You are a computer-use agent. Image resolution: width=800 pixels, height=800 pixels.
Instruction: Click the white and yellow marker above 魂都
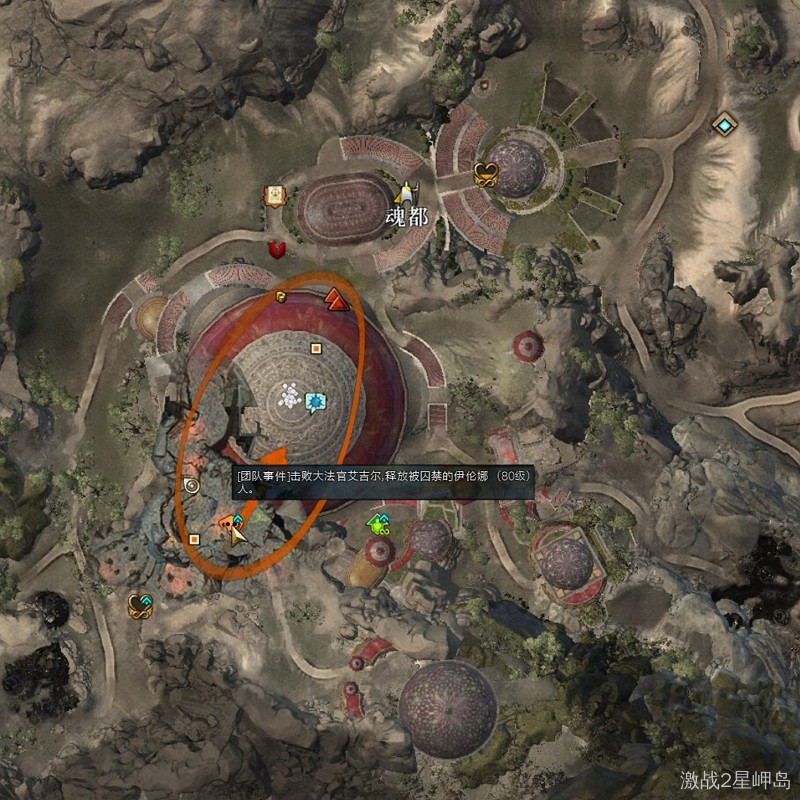point(405,192)
